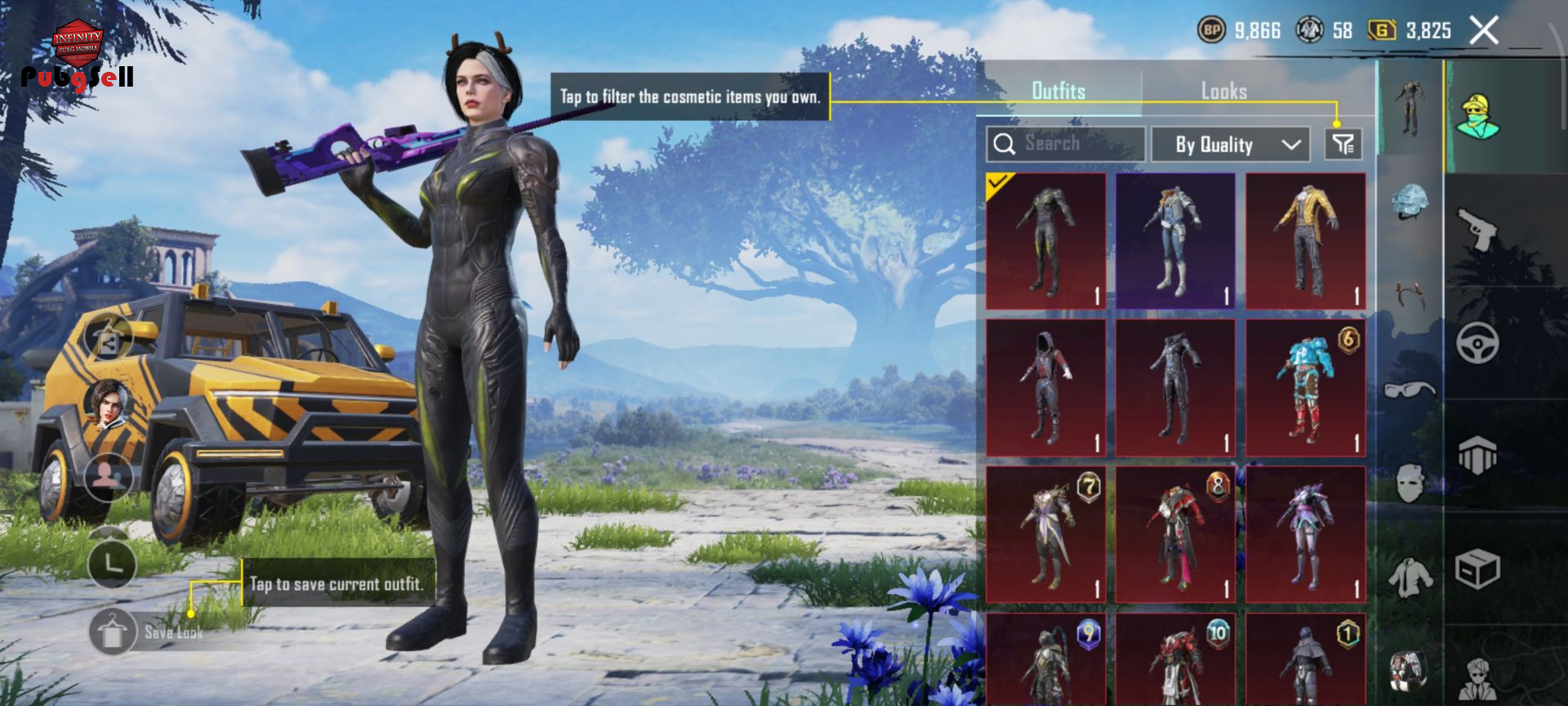Viewport: 1568px width, 706px height.
Task: Close the inventory with the X button
Action: click(x=1484, y=31)
